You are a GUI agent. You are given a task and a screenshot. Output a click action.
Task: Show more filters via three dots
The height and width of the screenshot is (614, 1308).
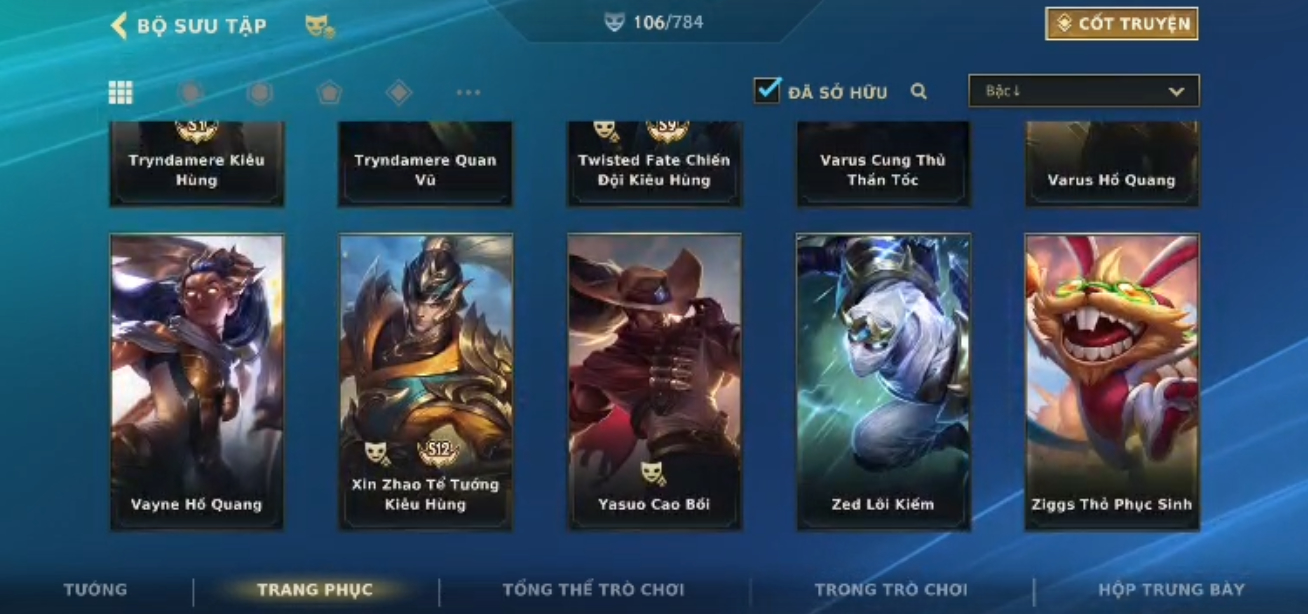click(468, 93)
